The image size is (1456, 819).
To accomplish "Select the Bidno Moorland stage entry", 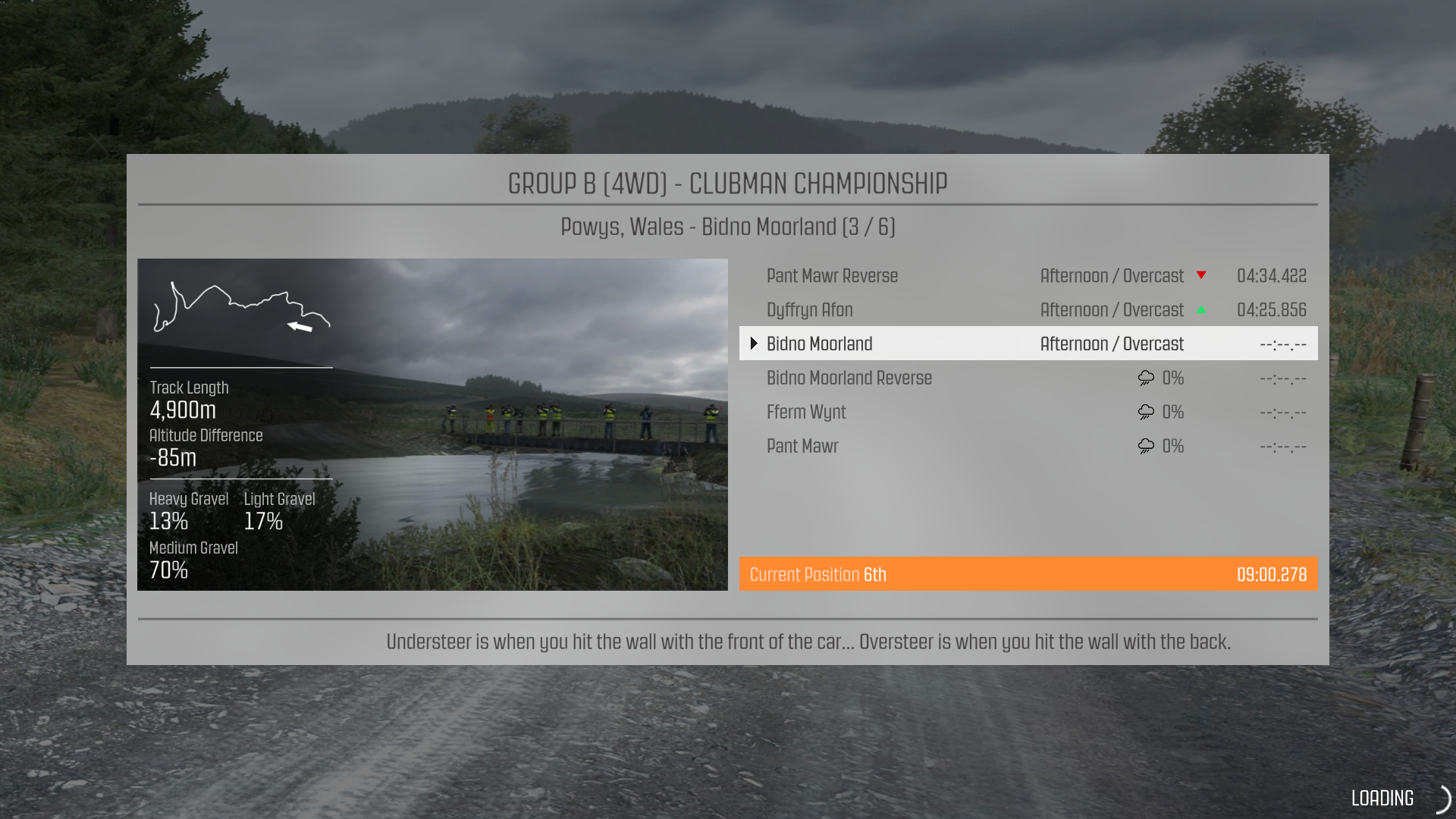I will [x=819, y=344].
